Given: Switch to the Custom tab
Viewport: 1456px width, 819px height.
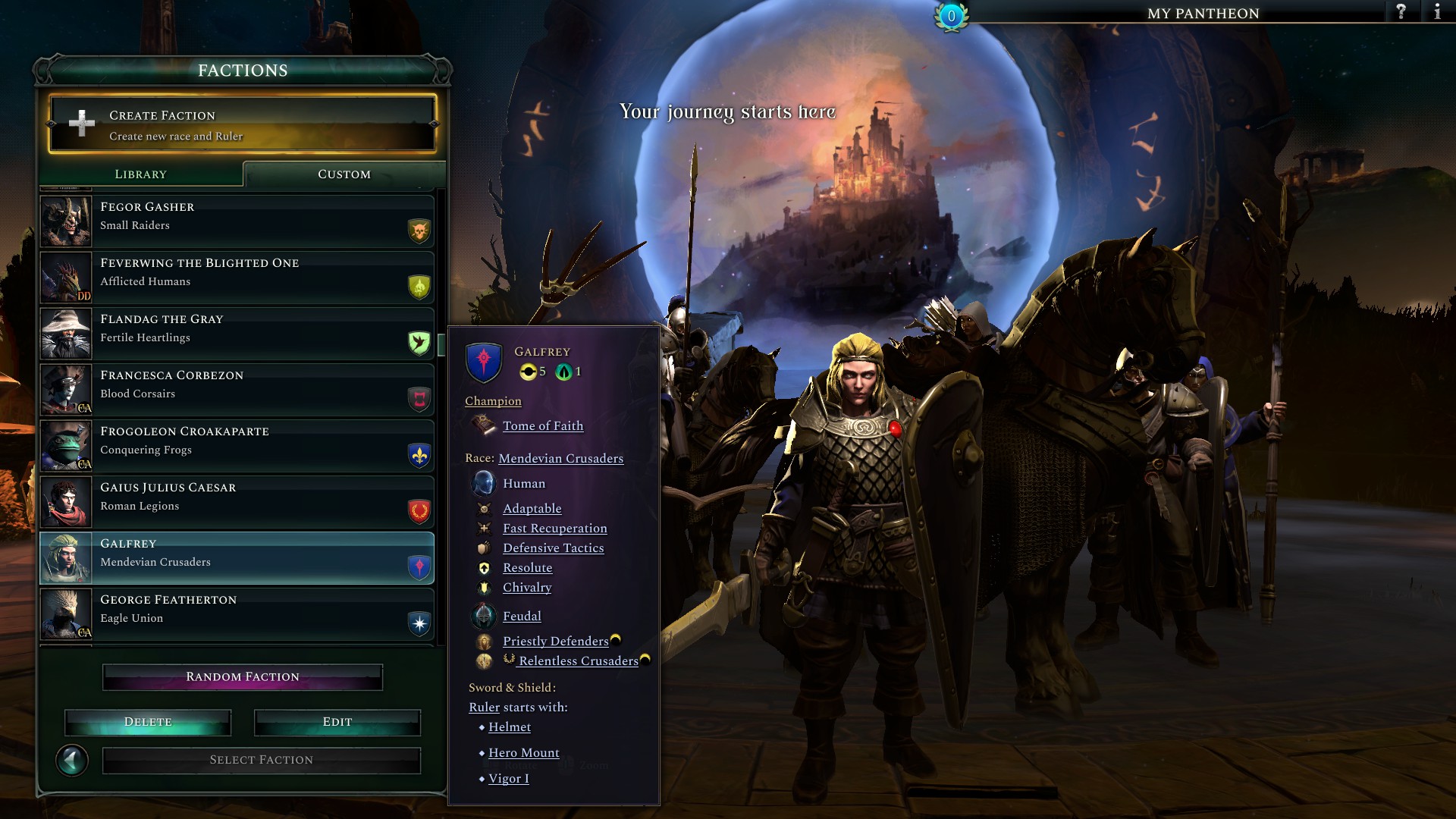Looking at the screenshot, I should point(344,174).
